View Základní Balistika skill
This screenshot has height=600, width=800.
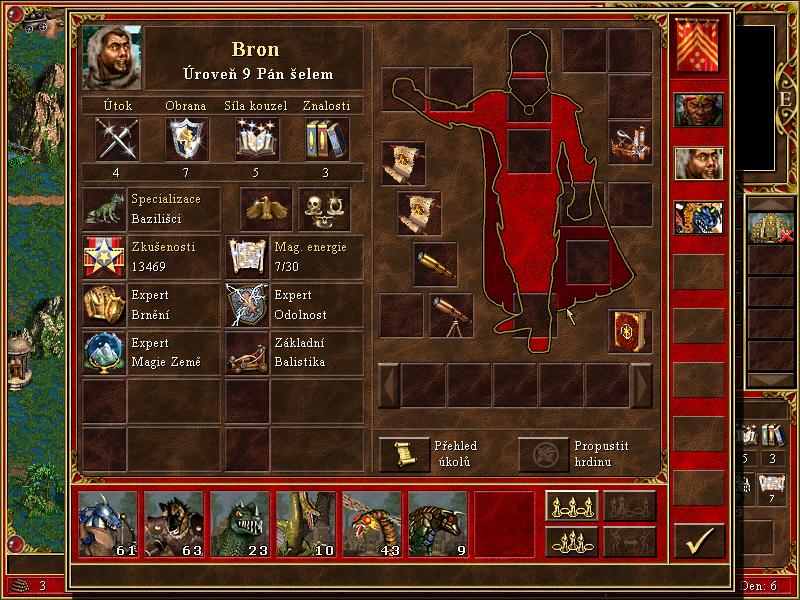tap(248, 353)
